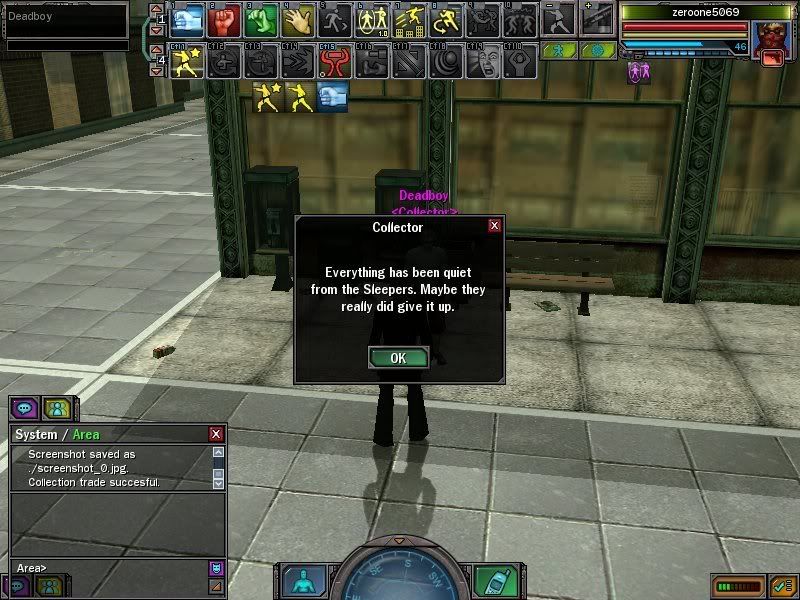
Task: Activate the blue fist ability in hotbar
Action: pyautogui.click(x=188, y=20)
